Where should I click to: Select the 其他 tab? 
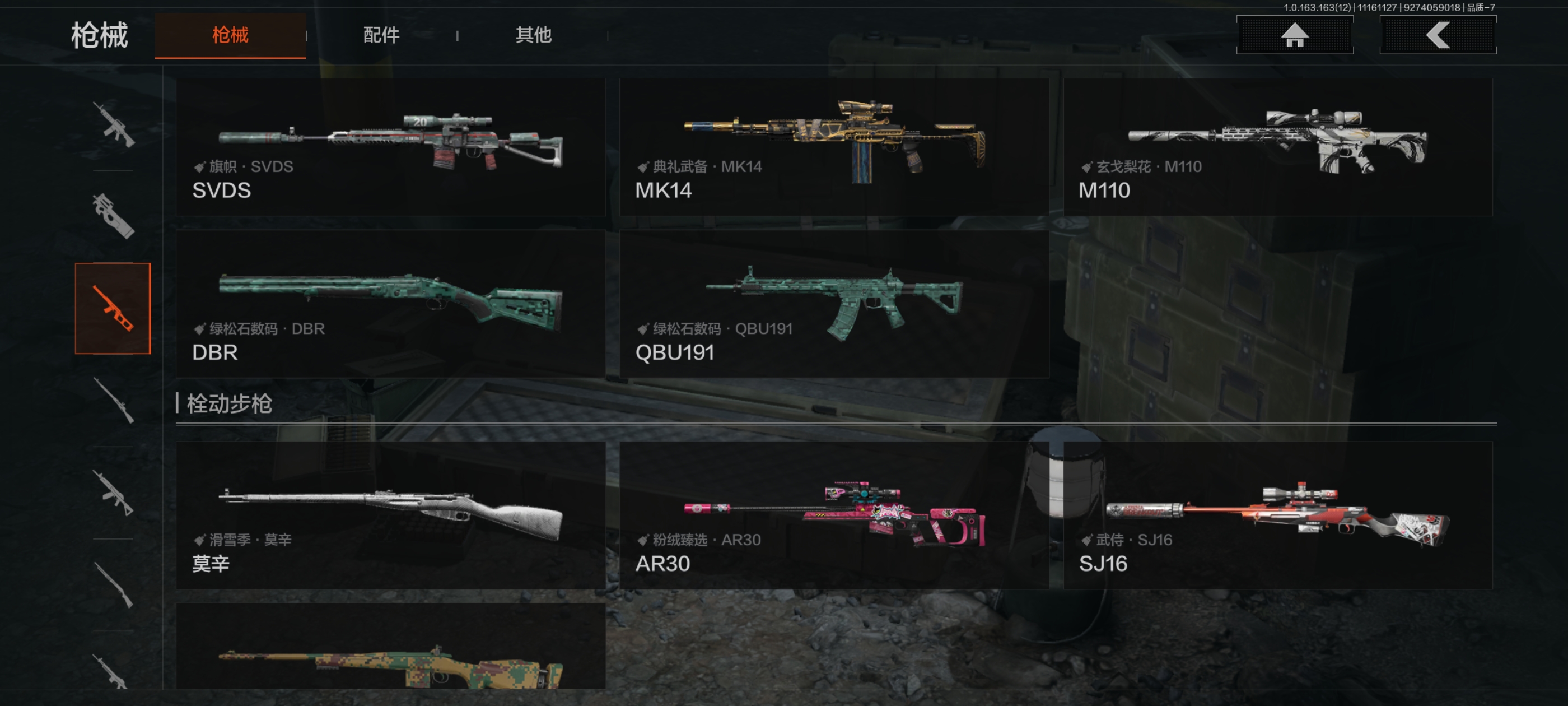(x=533, y=35)
